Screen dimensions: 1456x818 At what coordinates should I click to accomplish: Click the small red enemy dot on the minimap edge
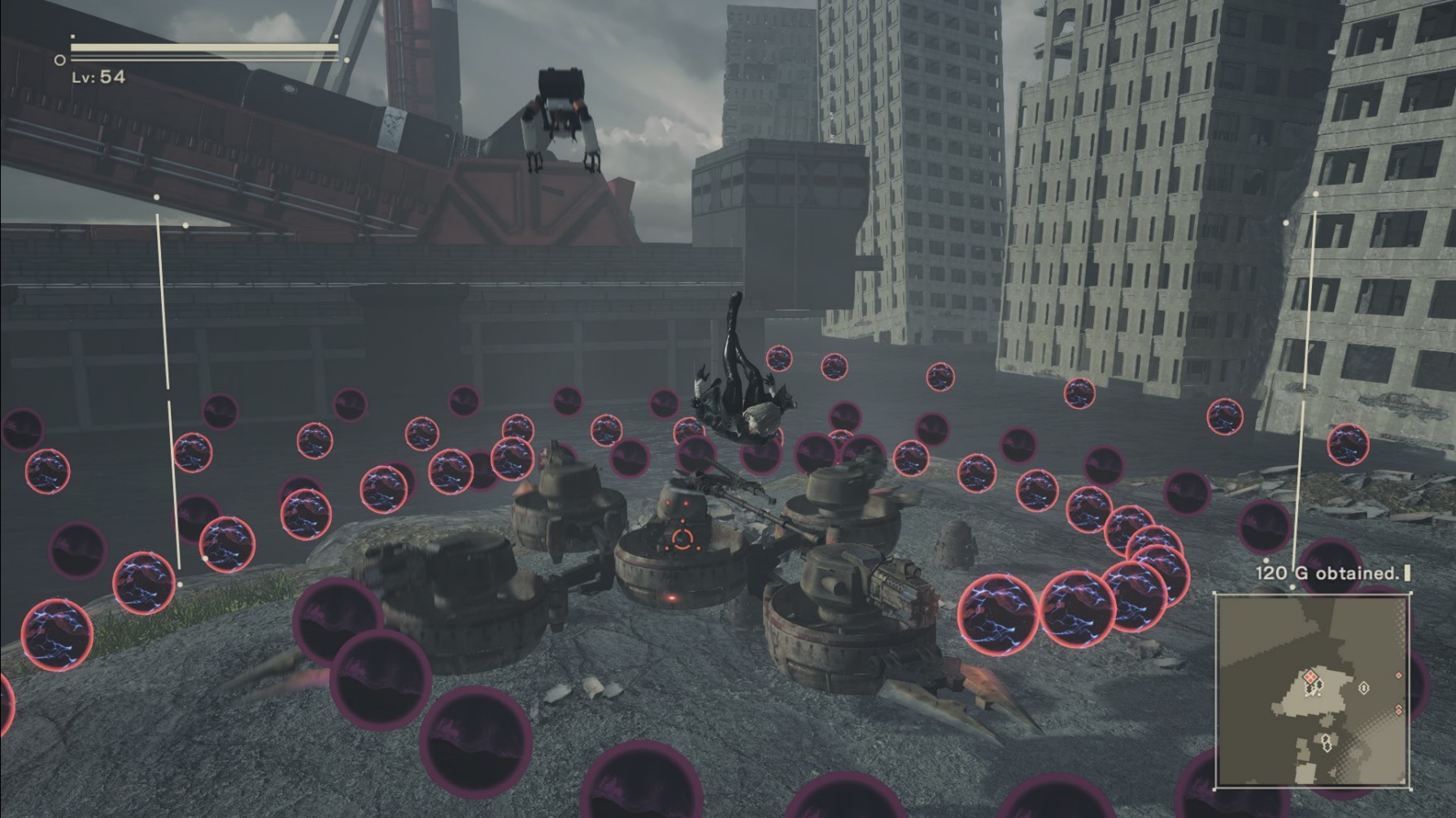[1398, 676]
